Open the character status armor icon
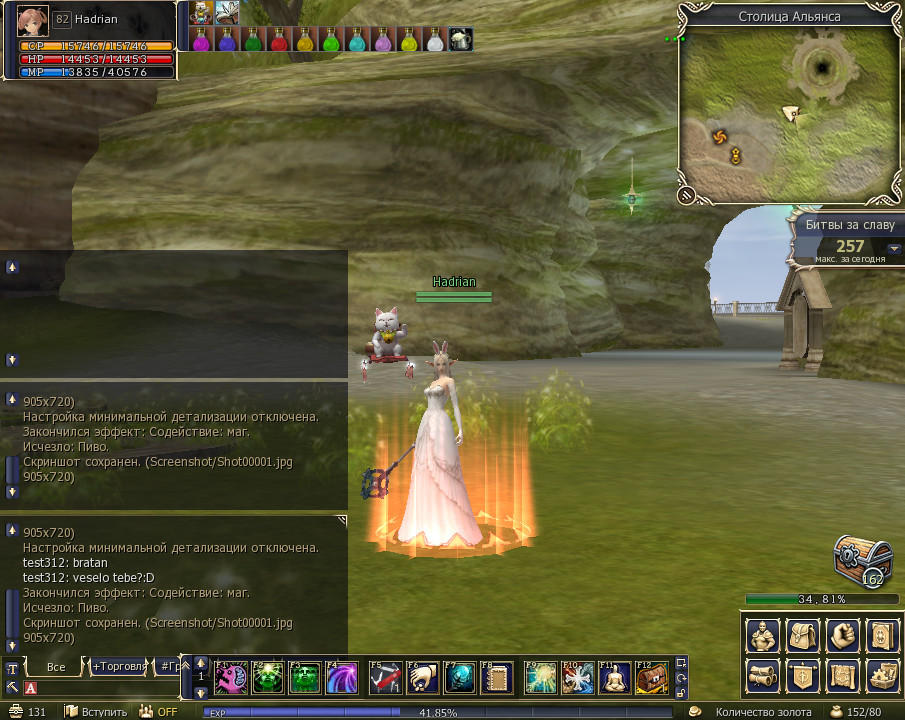905x720 pixels. coord(764,635)
